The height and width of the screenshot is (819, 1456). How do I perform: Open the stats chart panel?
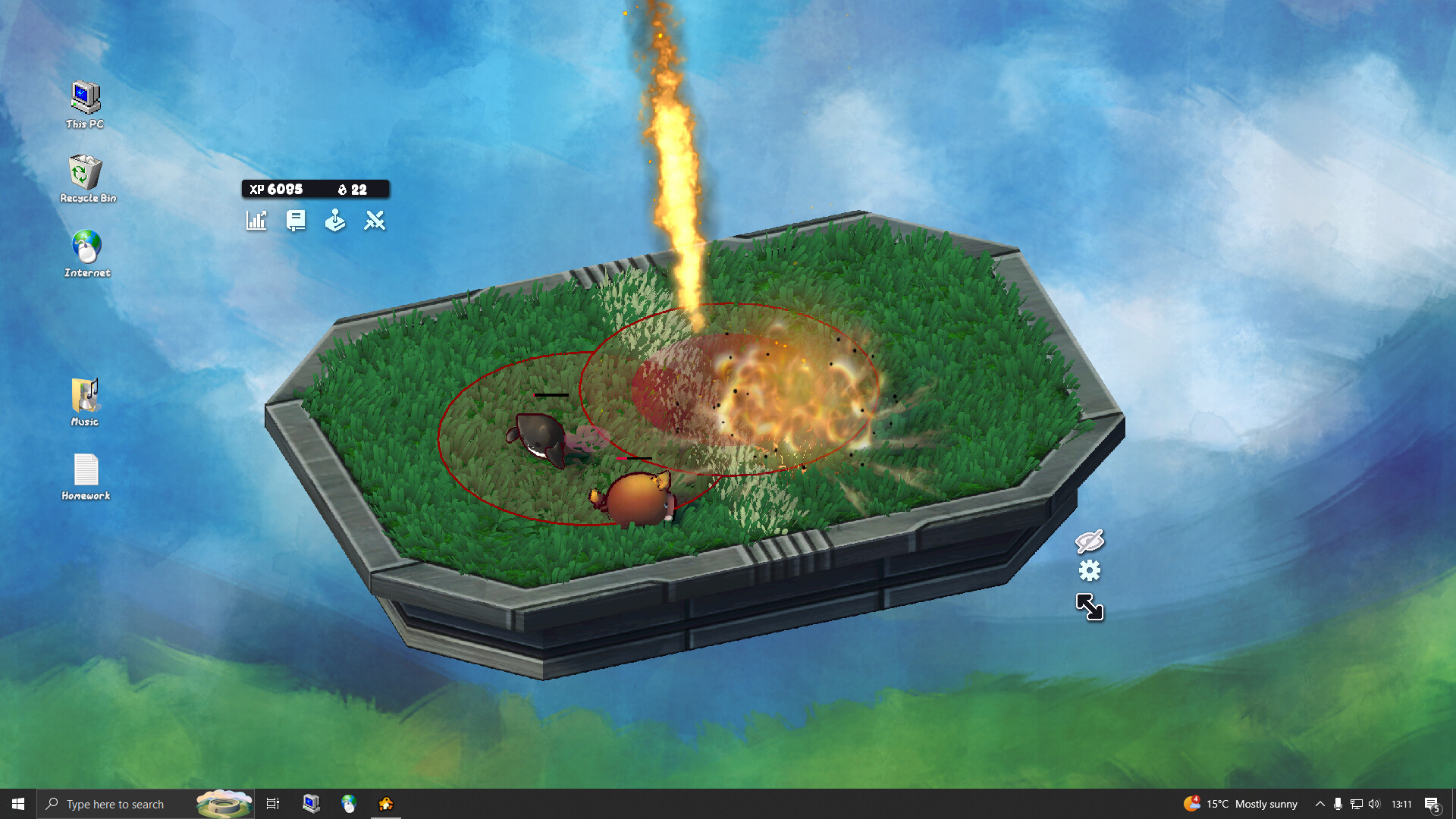(256, 221)
